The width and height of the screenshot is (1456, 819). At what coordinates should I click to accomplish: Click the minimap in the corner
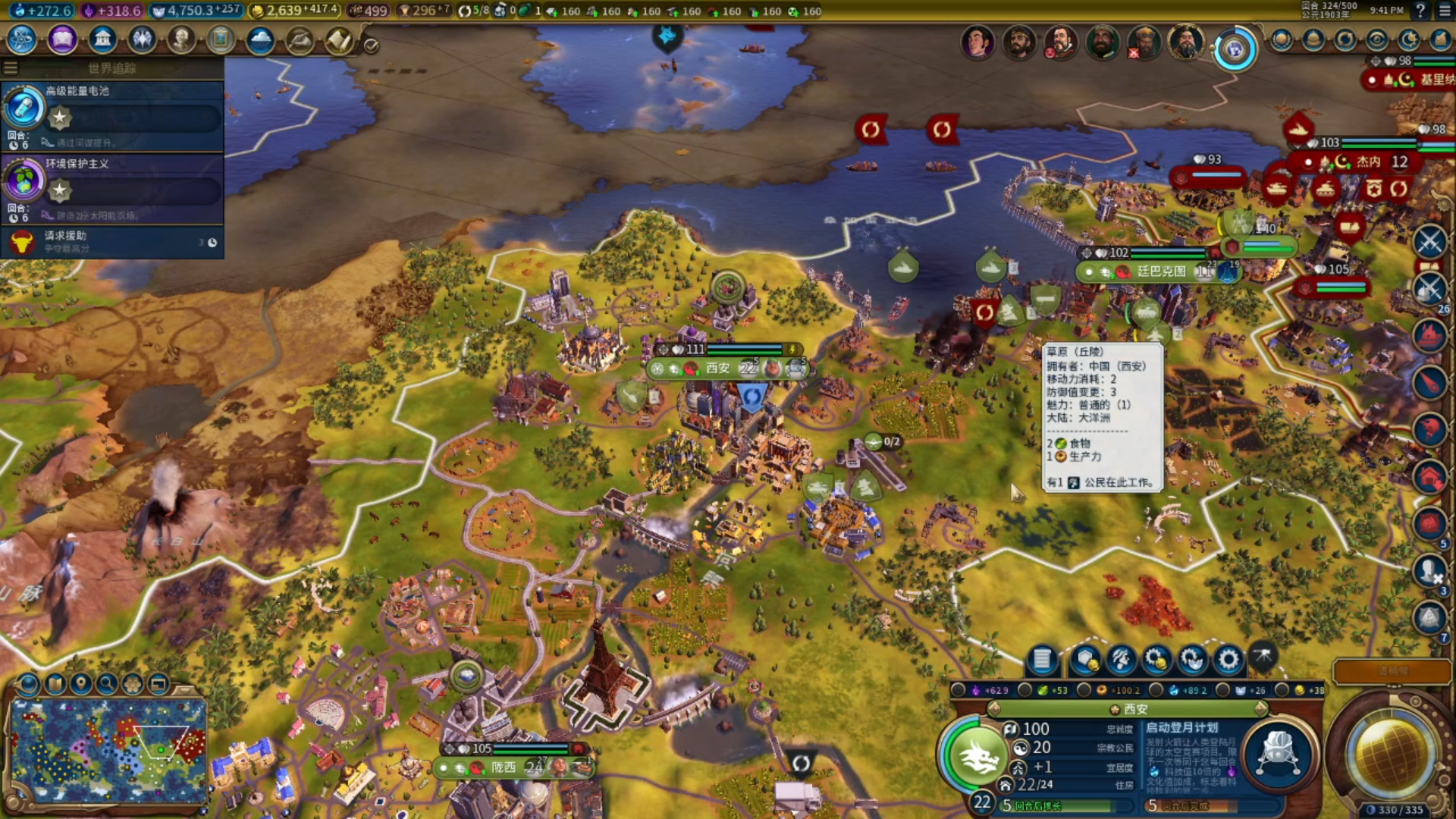coord(108,751)
